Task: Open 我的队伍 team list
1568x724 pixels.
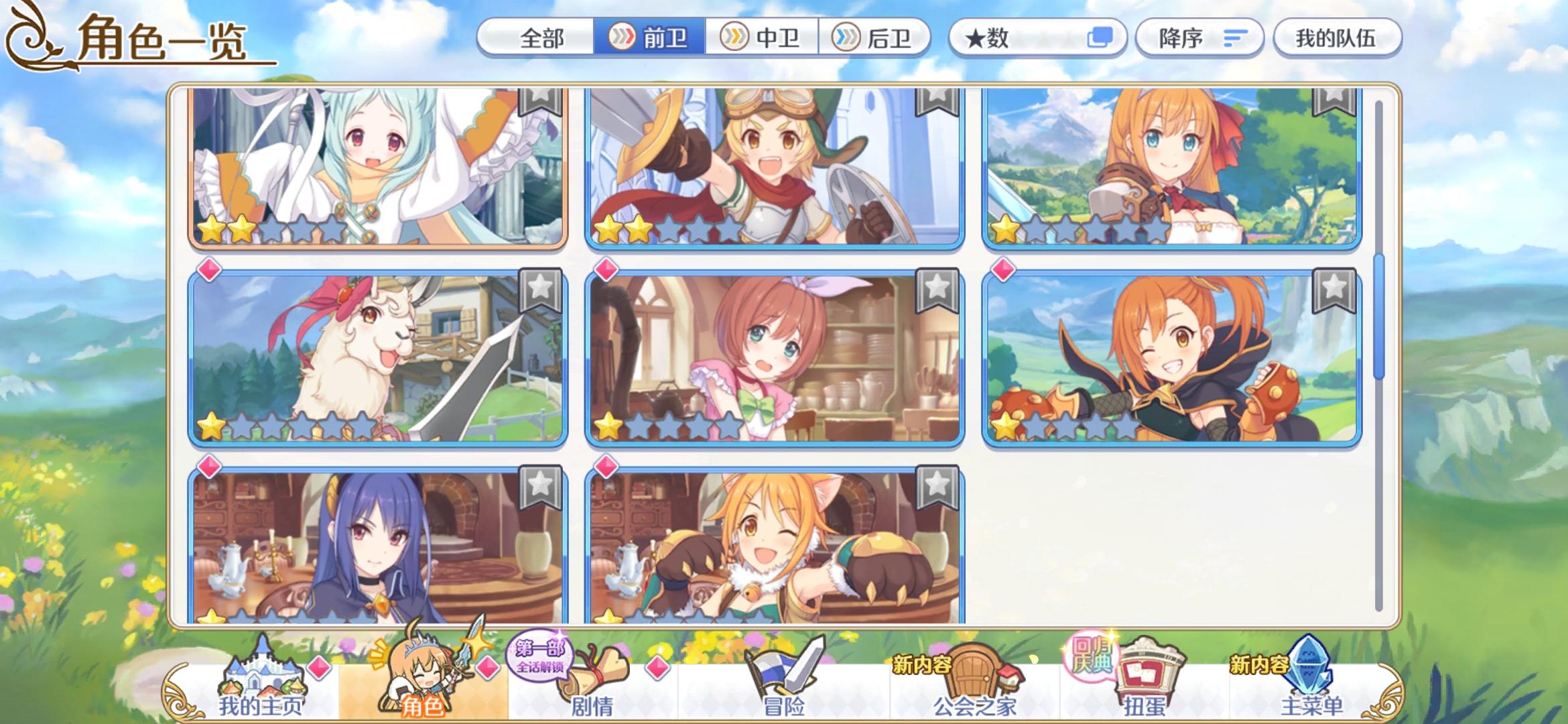Action: pos(1337,38)
